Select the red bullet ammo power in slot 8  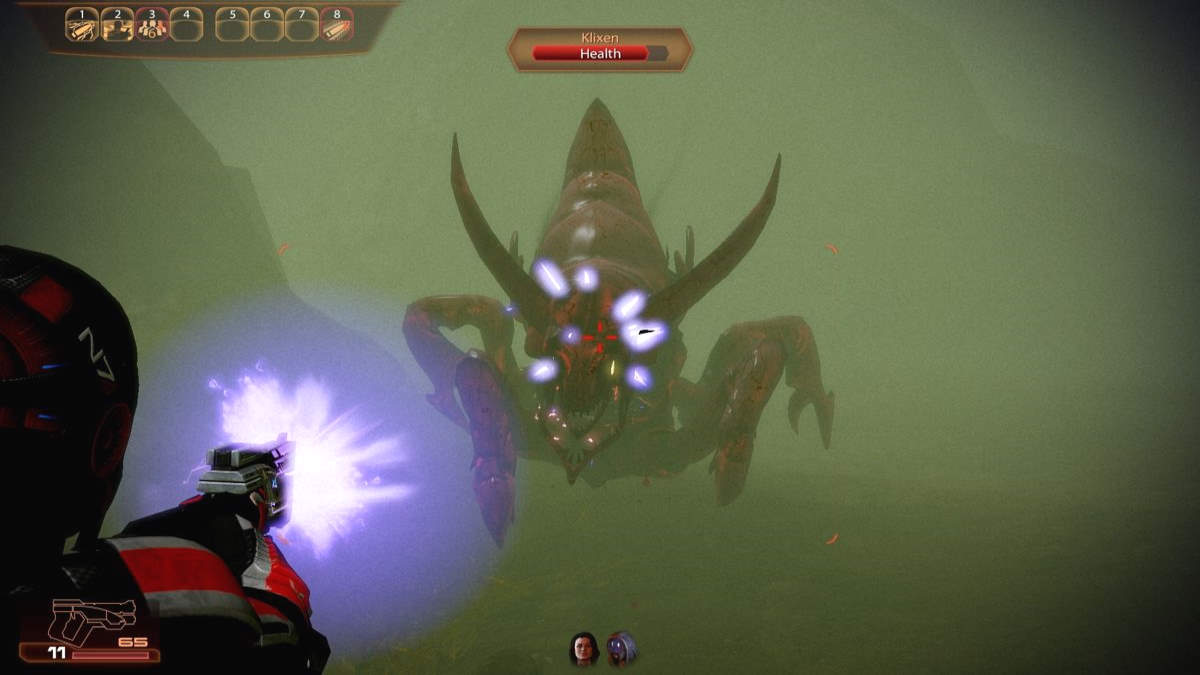pos(336,27)
